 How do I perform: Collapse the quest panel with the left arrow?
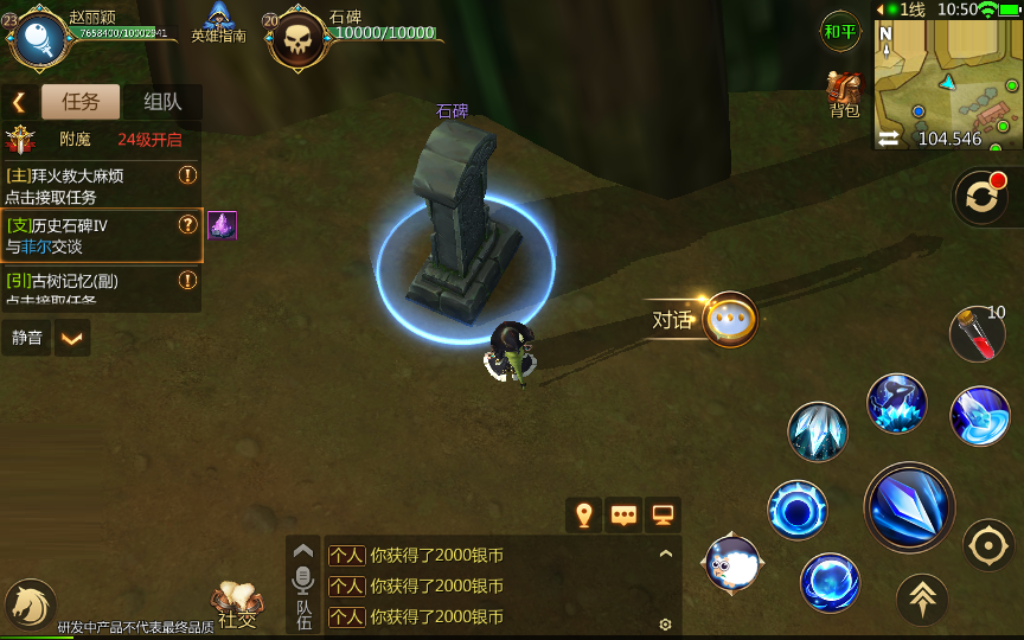click(x=18, y=102)
